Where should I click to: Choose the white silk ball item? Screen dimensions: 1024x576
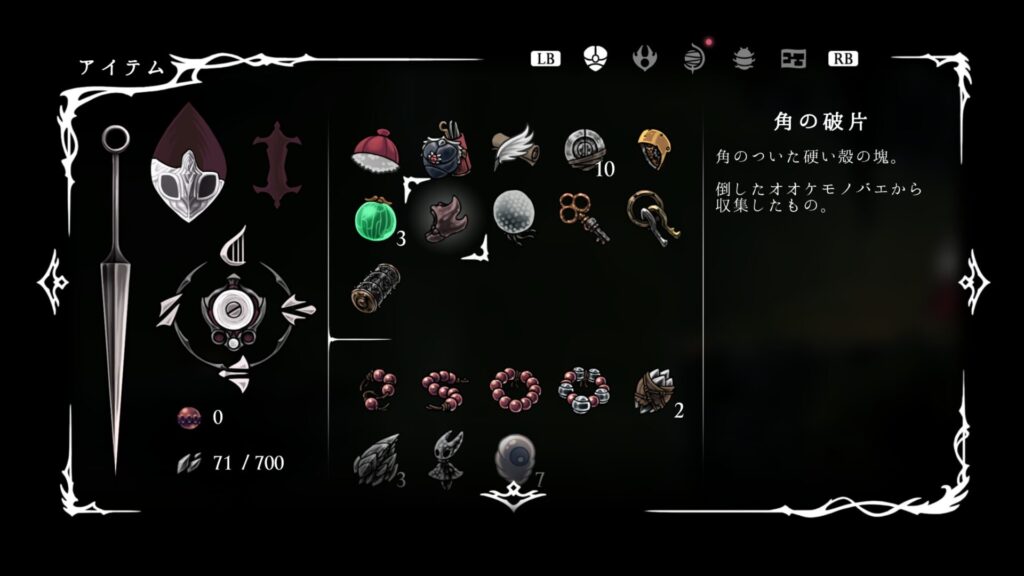514,215
